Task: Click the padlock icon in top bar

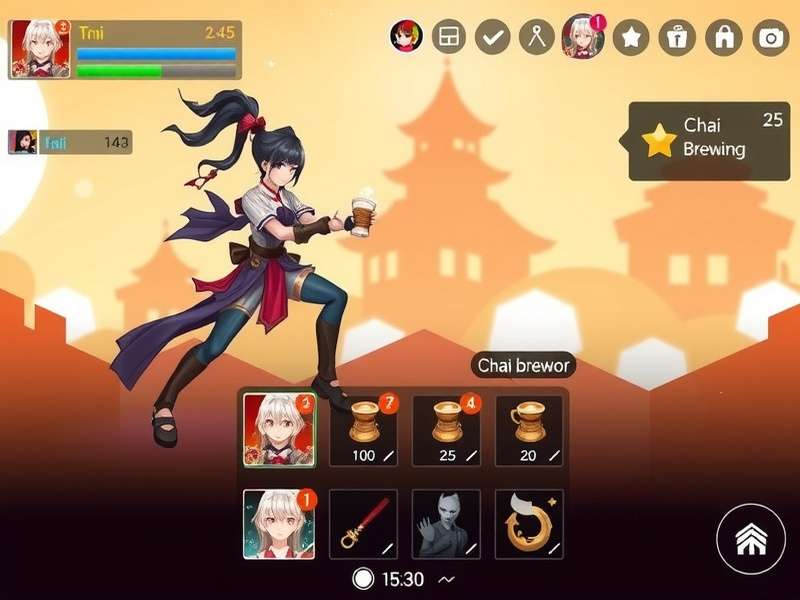Action: click(723, 37)
